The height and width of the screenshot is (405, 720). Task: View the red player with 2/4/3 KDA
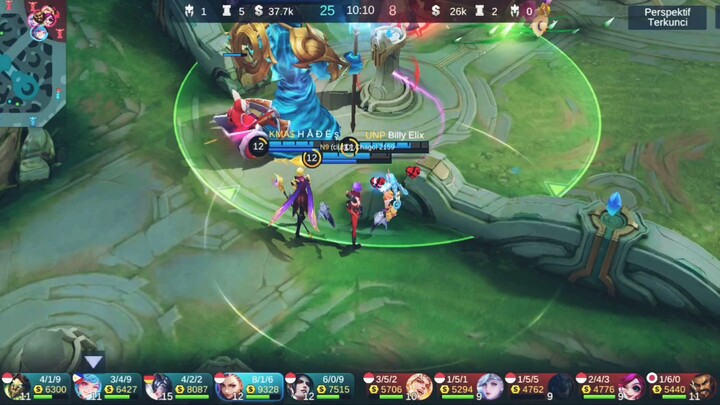(611, 386)
